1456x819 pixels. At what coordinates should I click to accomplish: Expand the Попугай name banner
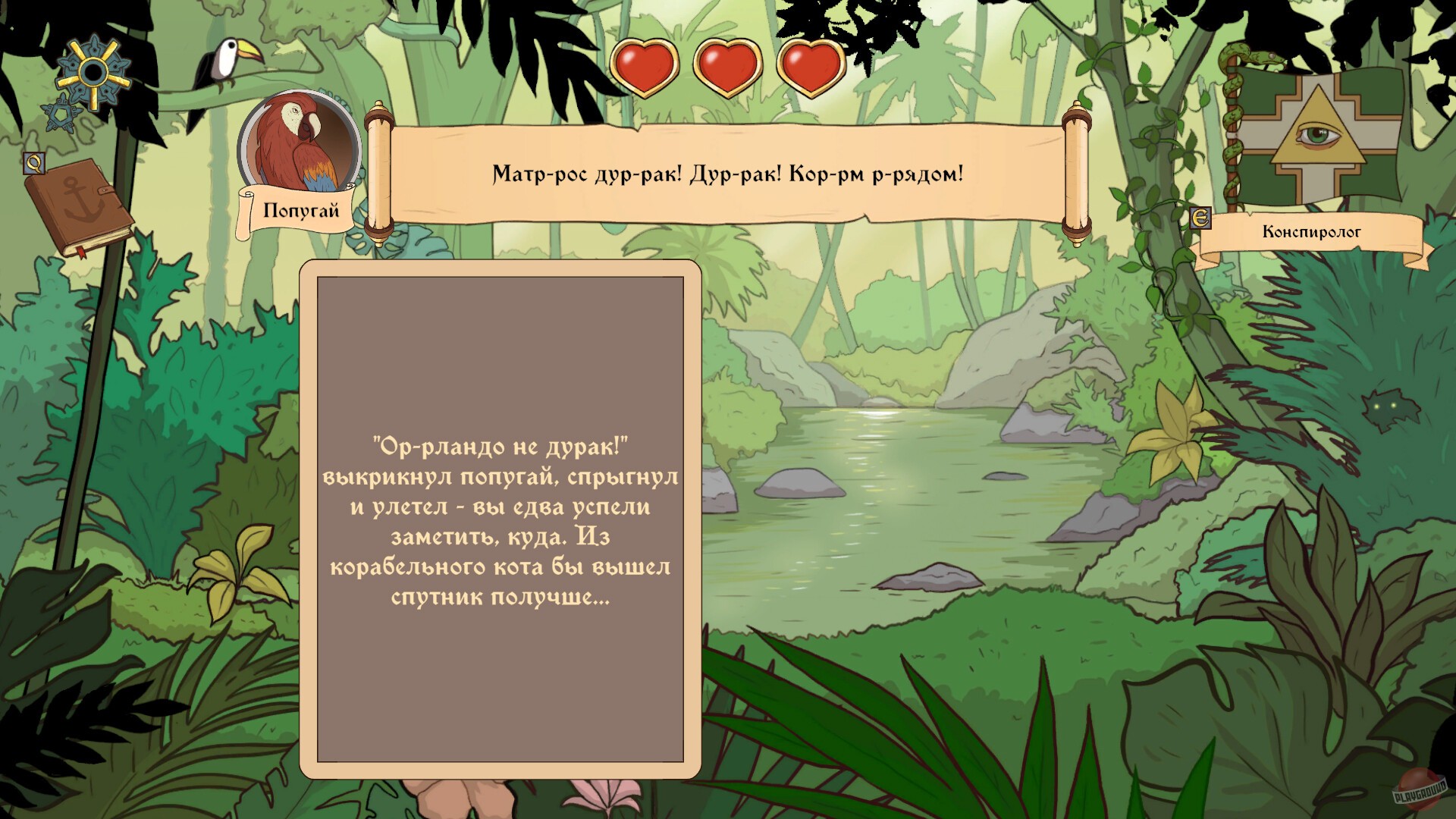point(300,210)
